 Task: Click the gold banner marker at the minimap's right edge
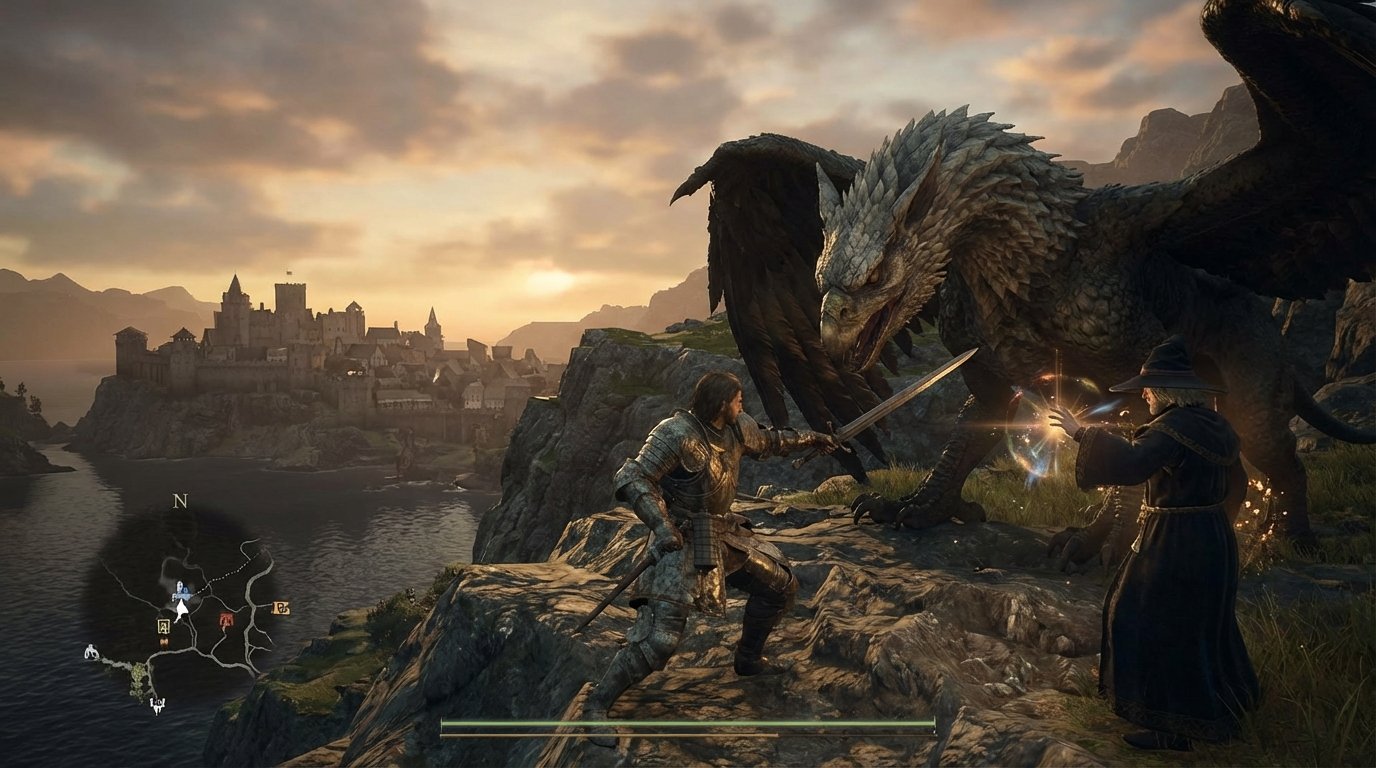pos(280,608)
